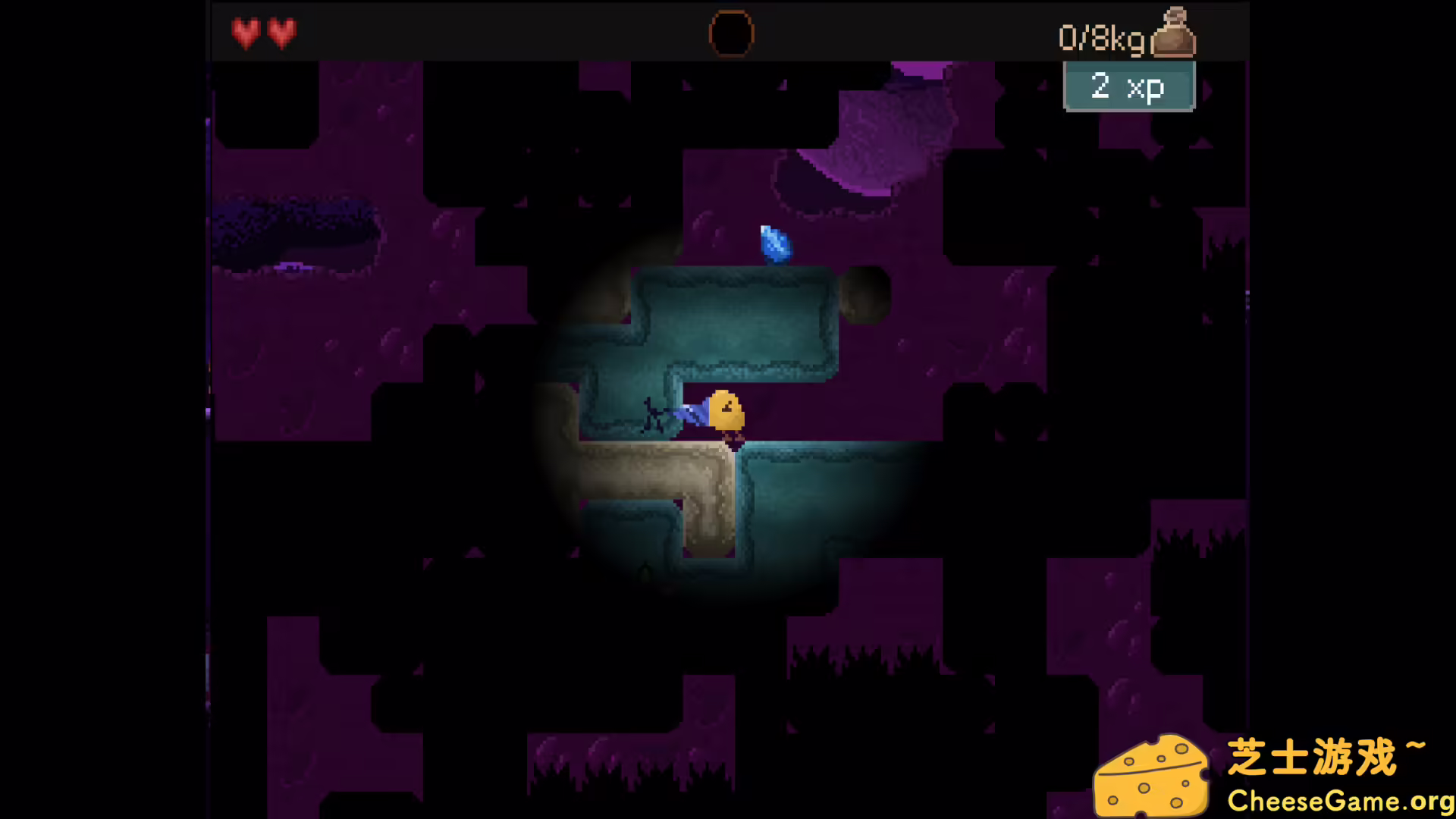Click the first heart in the health bar

click(245, 33)
